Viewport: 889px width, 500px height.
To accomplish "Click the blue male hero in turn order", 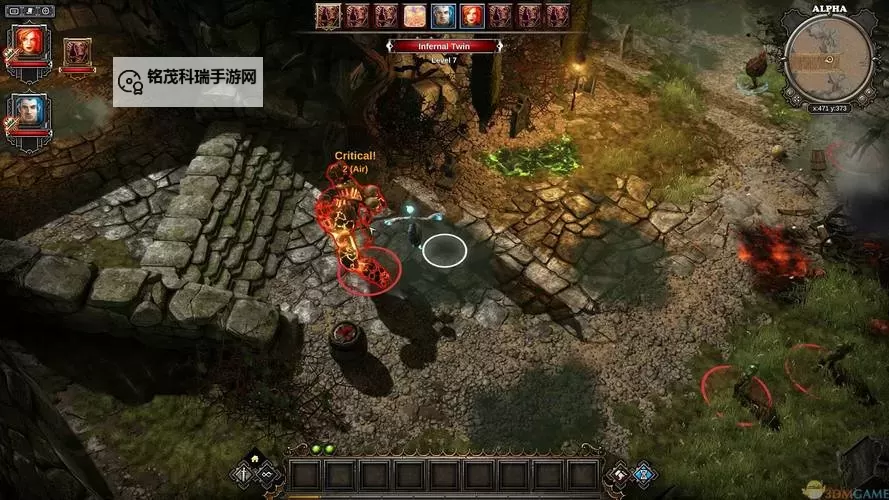I will click(x=443, y=15).
